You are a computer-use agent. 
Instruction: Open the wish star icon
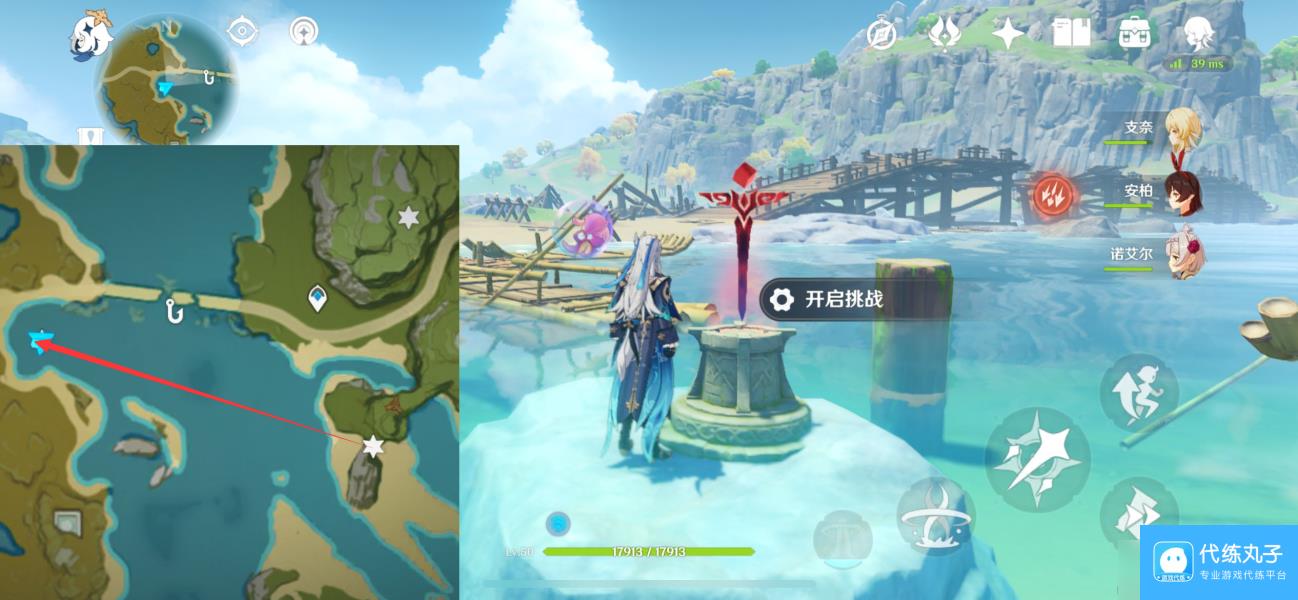(x=1007, y=35)
